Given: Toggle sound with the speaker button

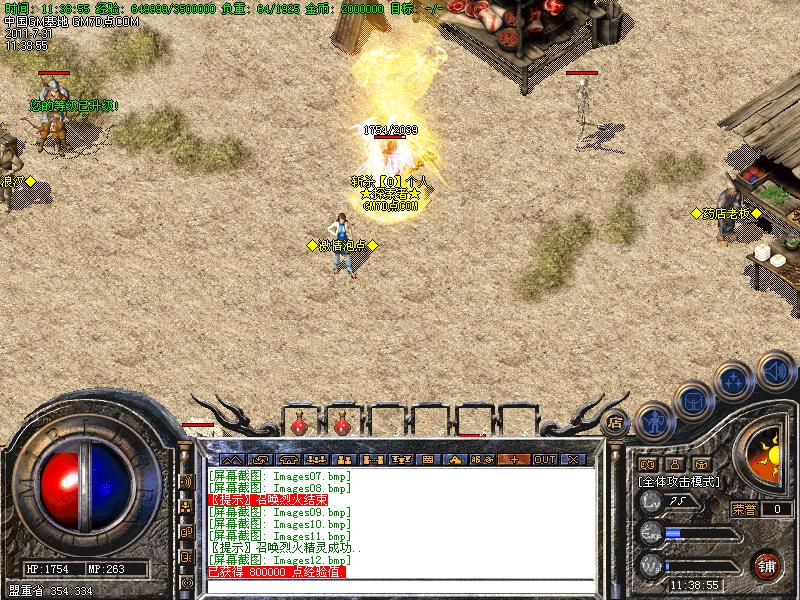Looking at the screenshot, I should click(x=773, y=369).
